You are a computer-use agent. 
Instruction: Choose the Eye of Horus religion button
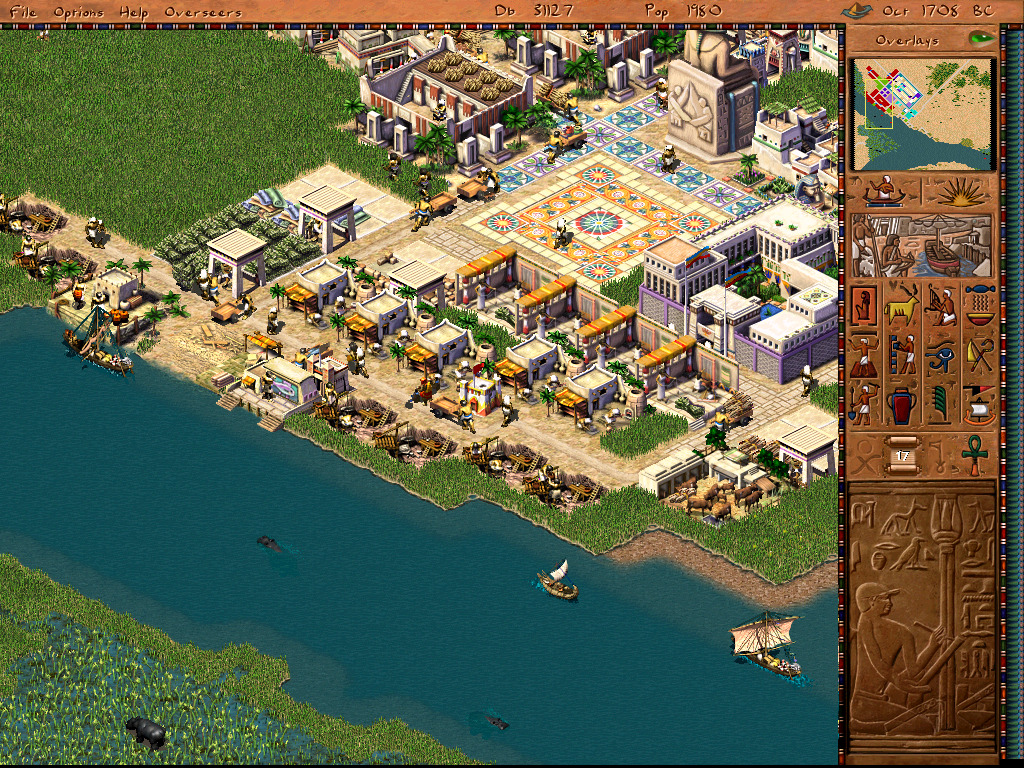point(941,354)
